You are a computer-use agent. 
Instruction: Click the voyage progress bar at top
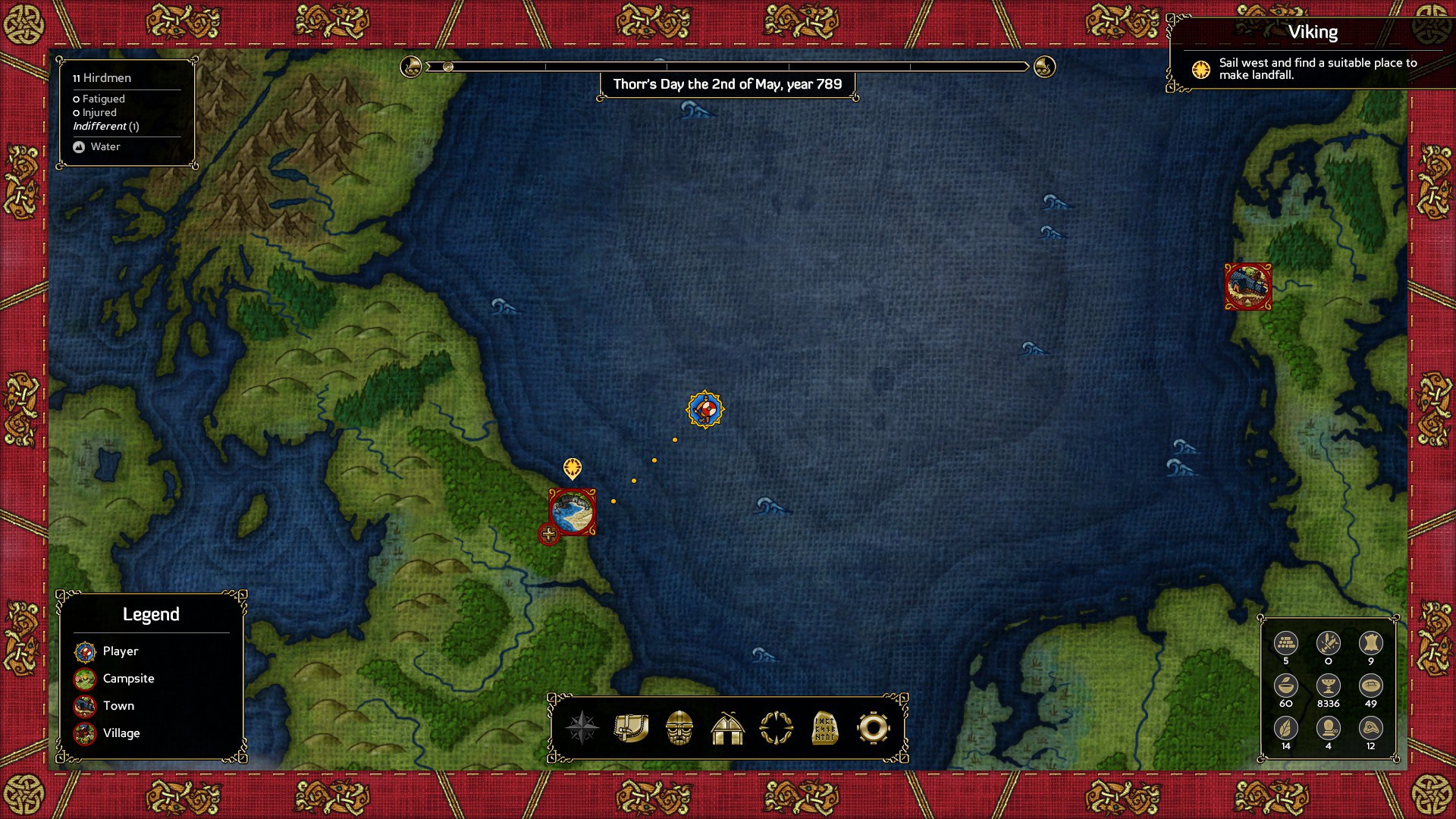tap(728, 67)
